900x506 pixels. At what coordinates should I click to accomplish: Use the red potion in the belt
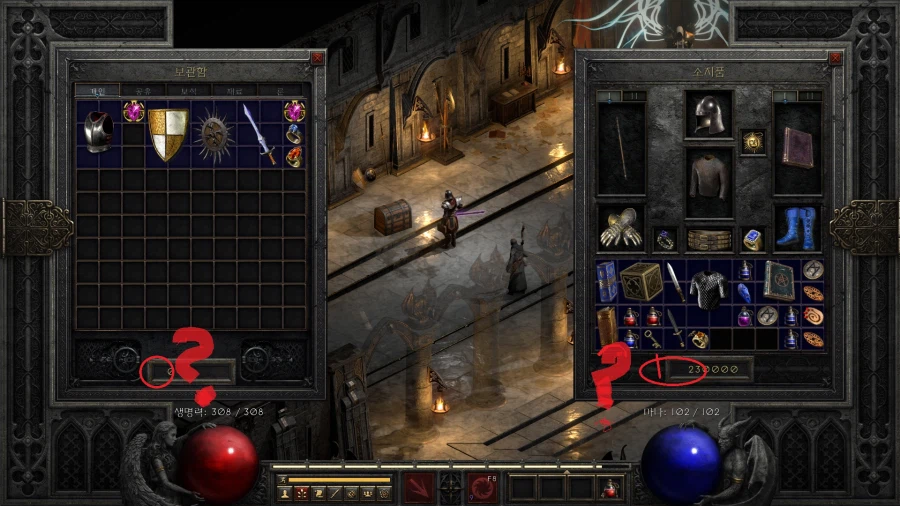click(610, 489)
